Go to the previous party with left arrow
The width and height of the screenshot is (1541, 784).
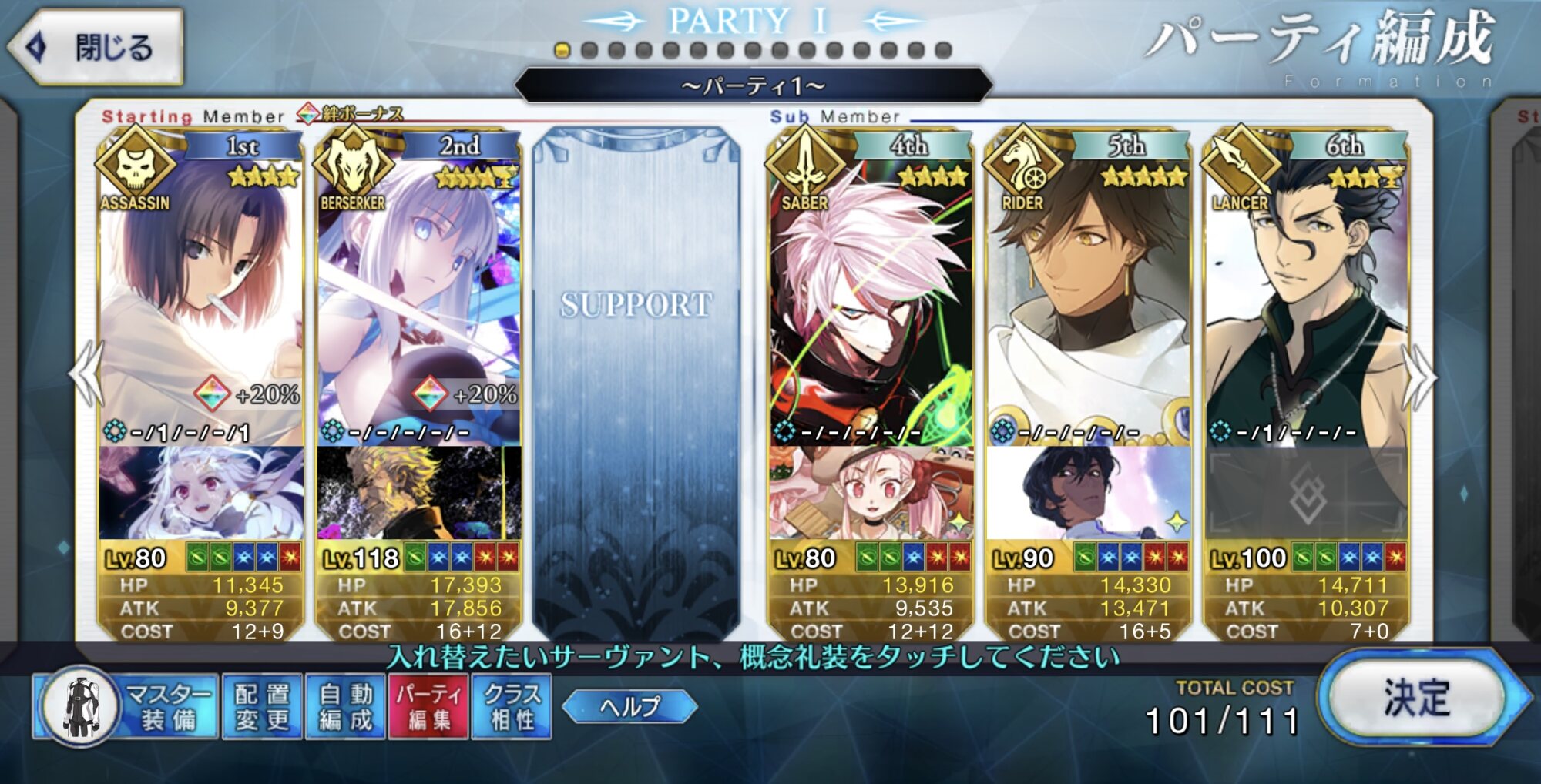87,374
